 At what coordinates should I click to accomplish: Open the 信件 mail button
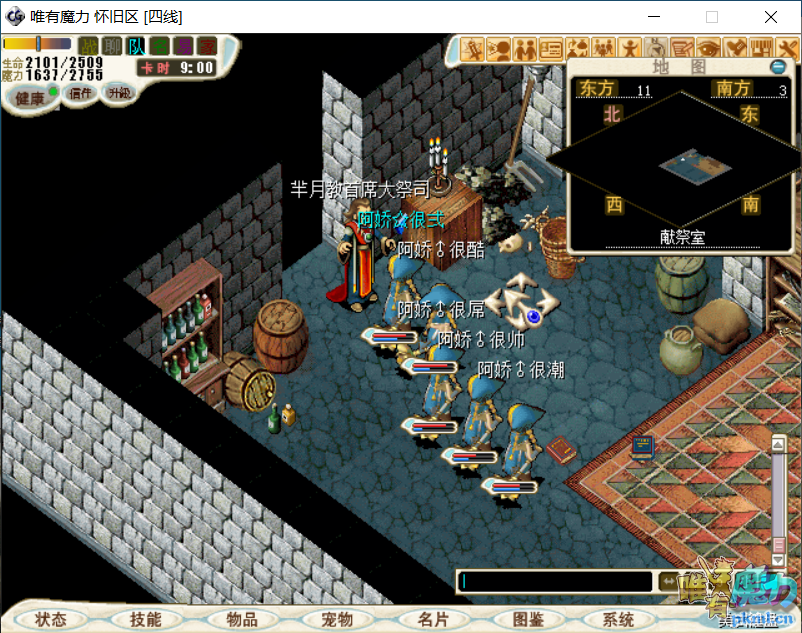tap(79, 93)
